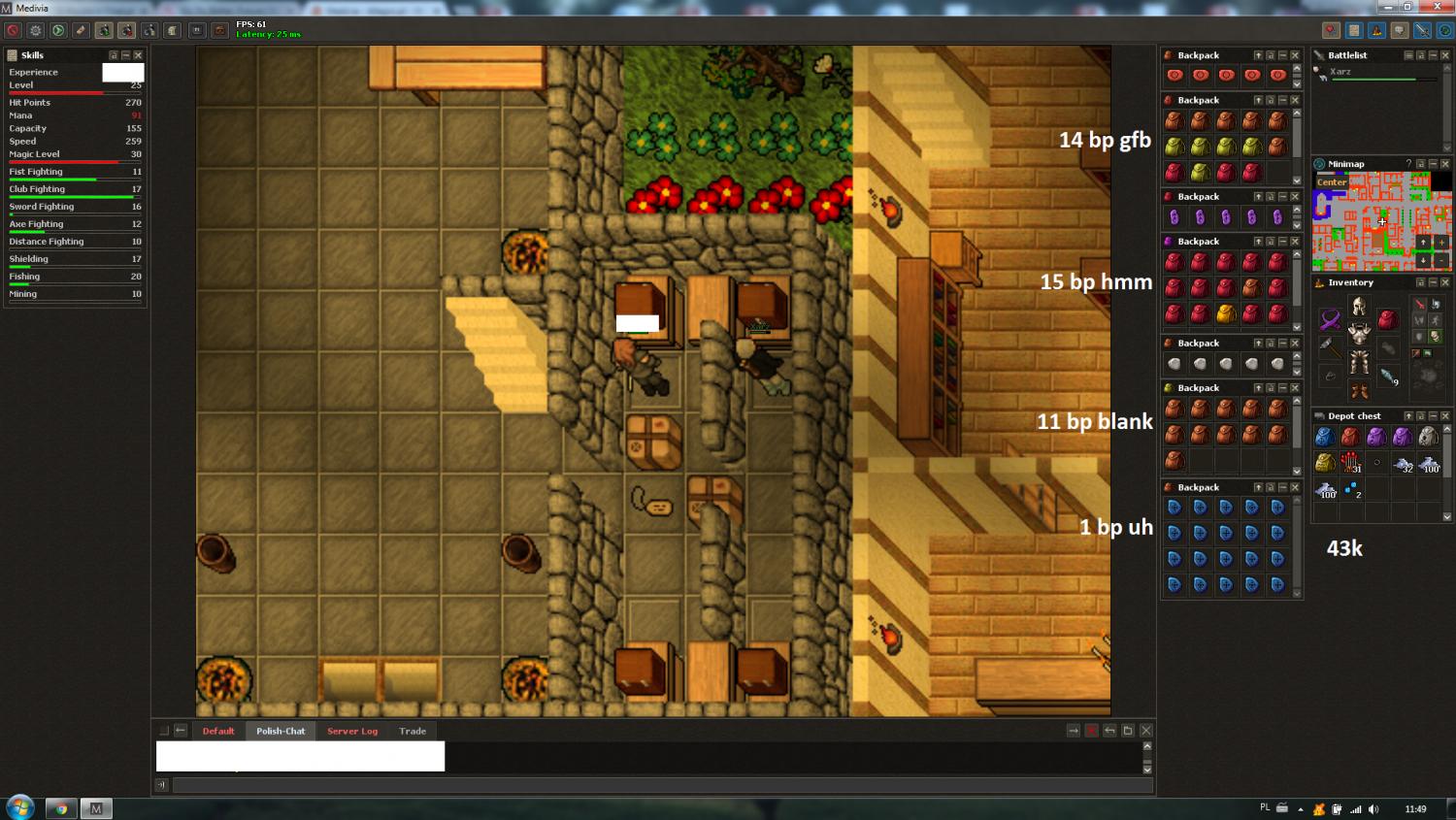Switch to the Default chat tab
This screenshot has width=1456, height=820.
pyautogui.click(x=218, y=731)
